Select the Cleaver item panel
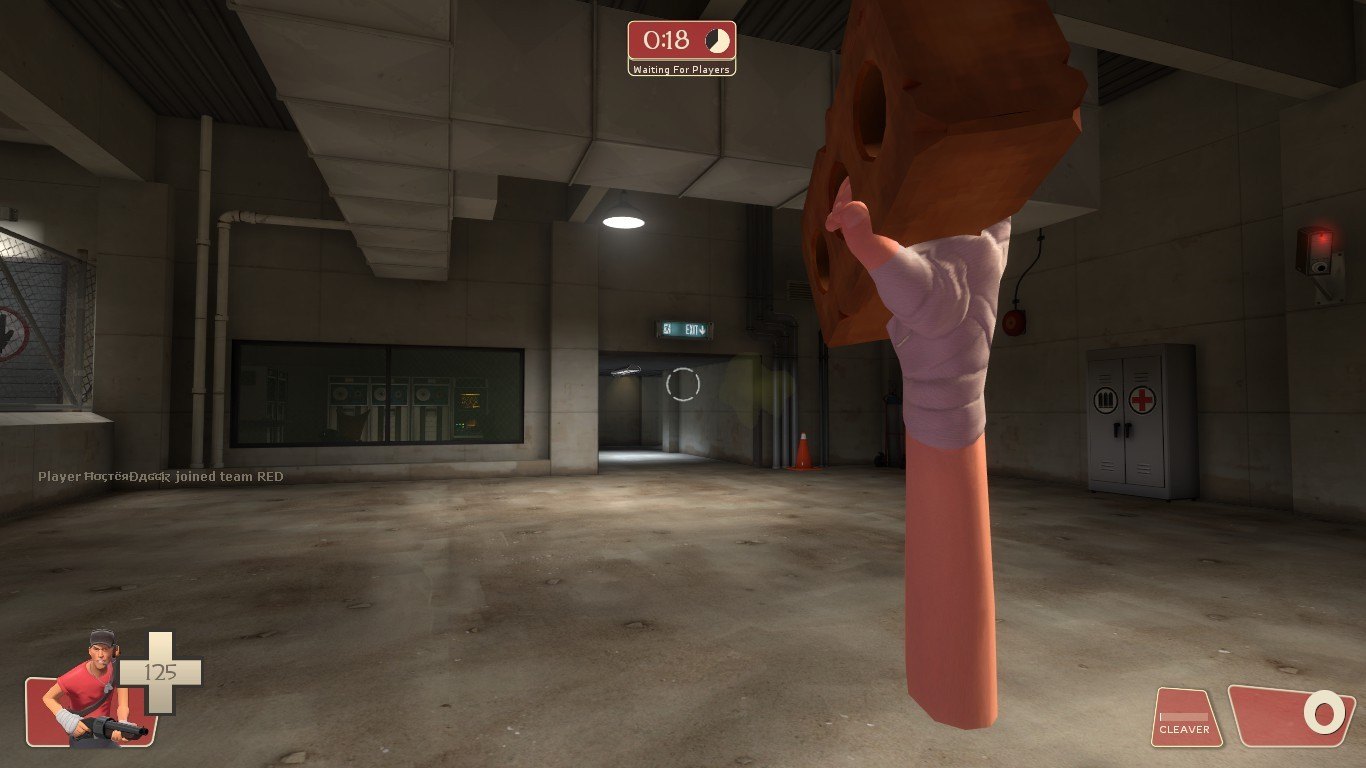The image size is (1366, 768). [1186, 717]
